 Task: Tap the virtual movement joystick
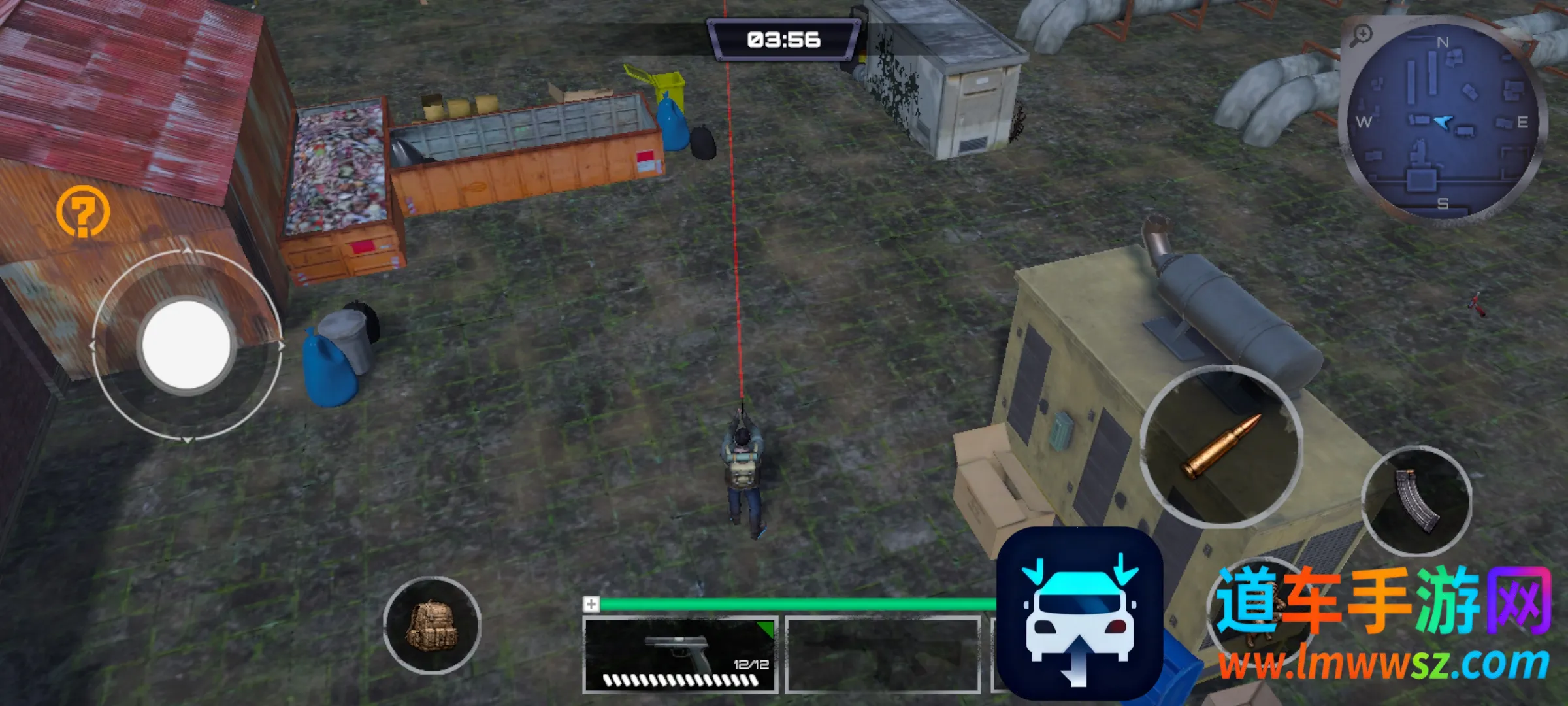(x=186, y=345)
